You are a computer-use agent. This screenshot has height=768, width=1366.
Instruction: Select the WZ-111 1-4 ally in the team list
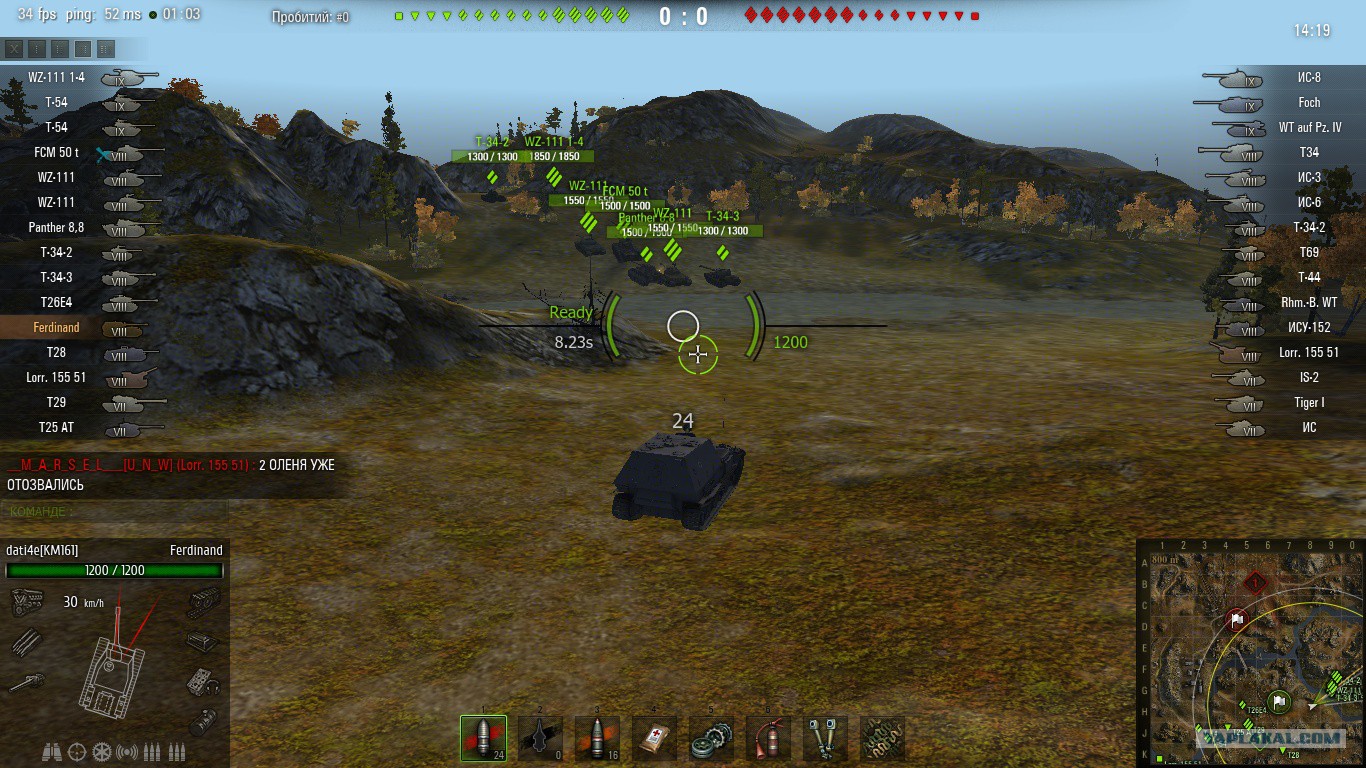click(x=57, y=77)
